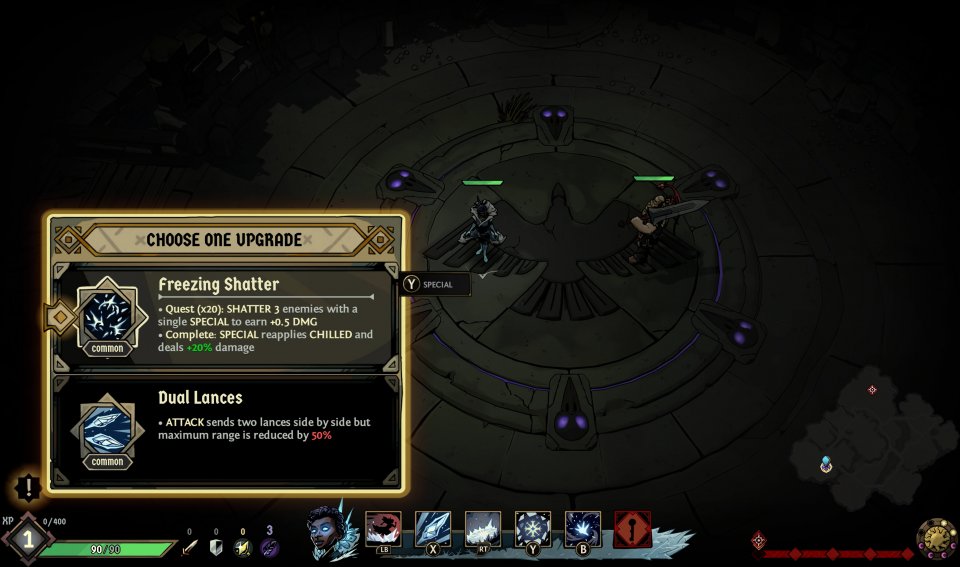Use the ice lance attack ability
The image size is (960, 567).
point(433,528)
